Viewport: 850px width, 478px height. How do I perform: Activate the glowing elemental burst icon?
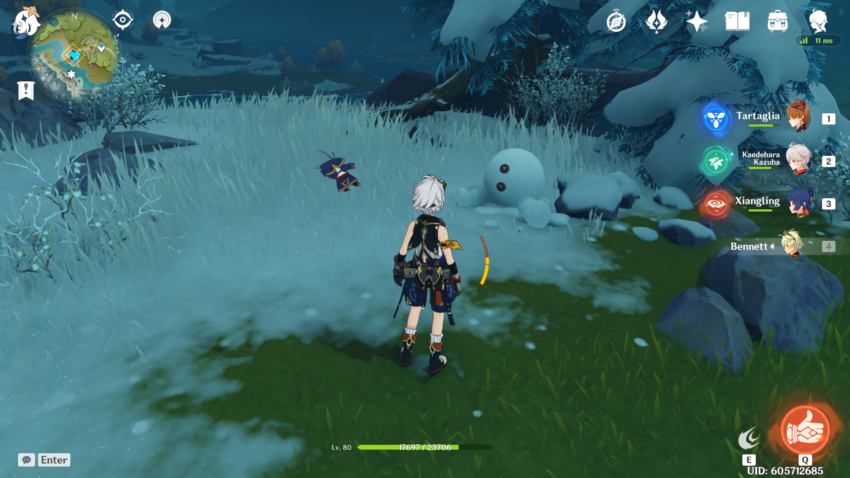[x=803, y=429]
